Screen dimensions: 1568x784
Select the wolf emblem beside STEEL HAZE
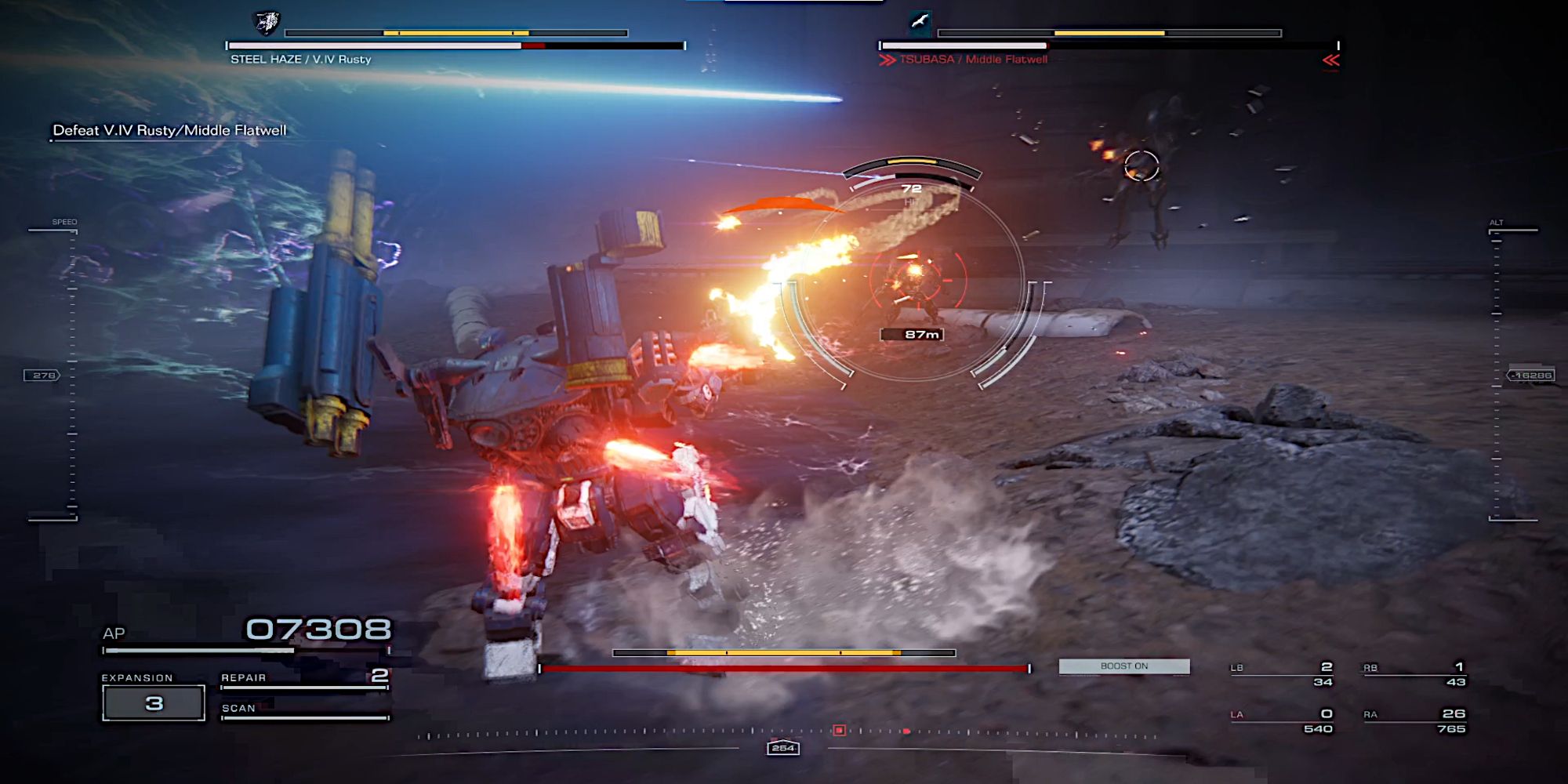[266, 22]
